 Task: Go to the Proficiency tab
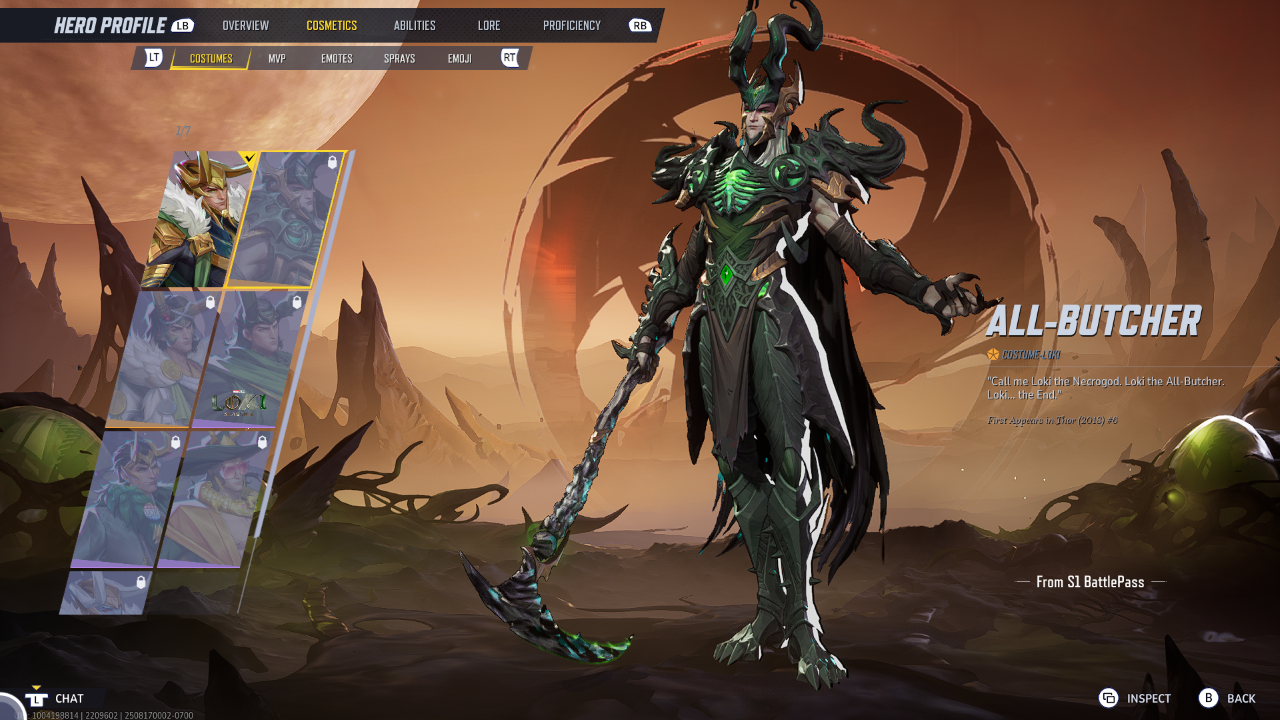(x=572, y=25)
